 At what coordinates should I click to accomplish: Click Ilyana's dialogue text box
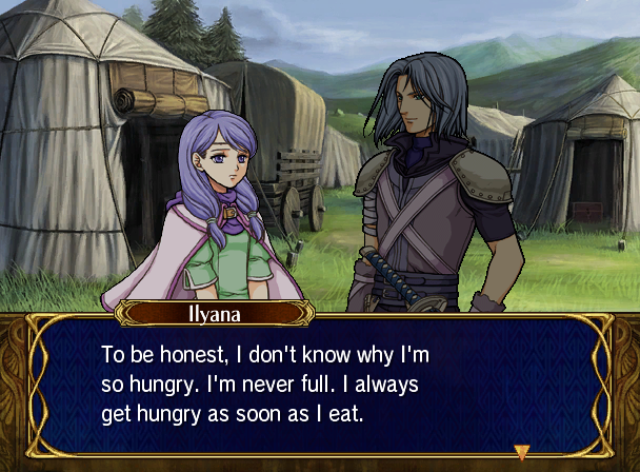pos(318,388)
